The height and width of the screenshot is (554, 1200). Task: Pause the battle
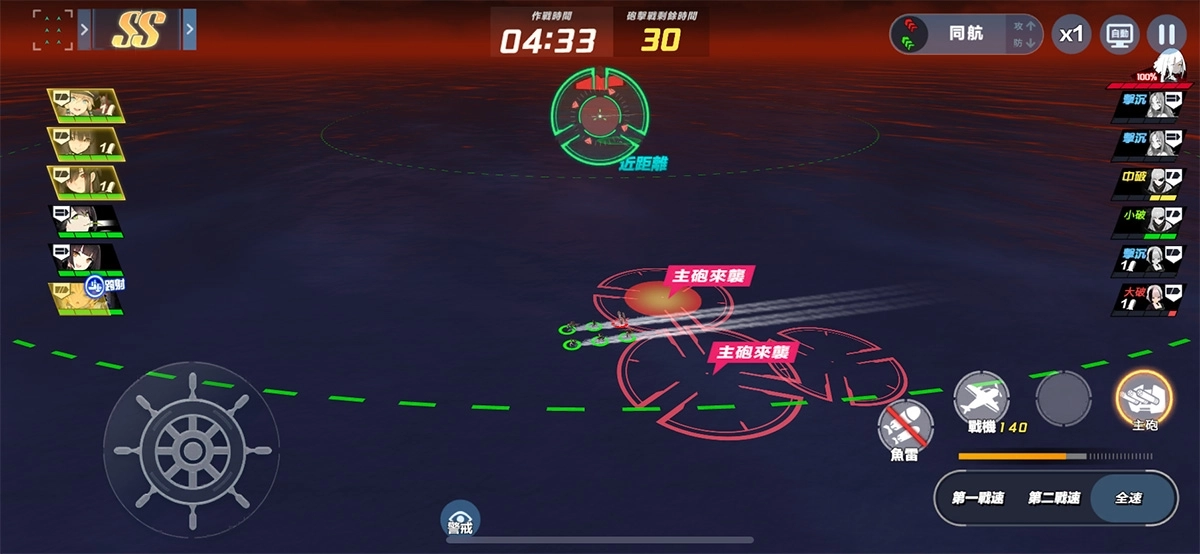[x=1166, y=34]
